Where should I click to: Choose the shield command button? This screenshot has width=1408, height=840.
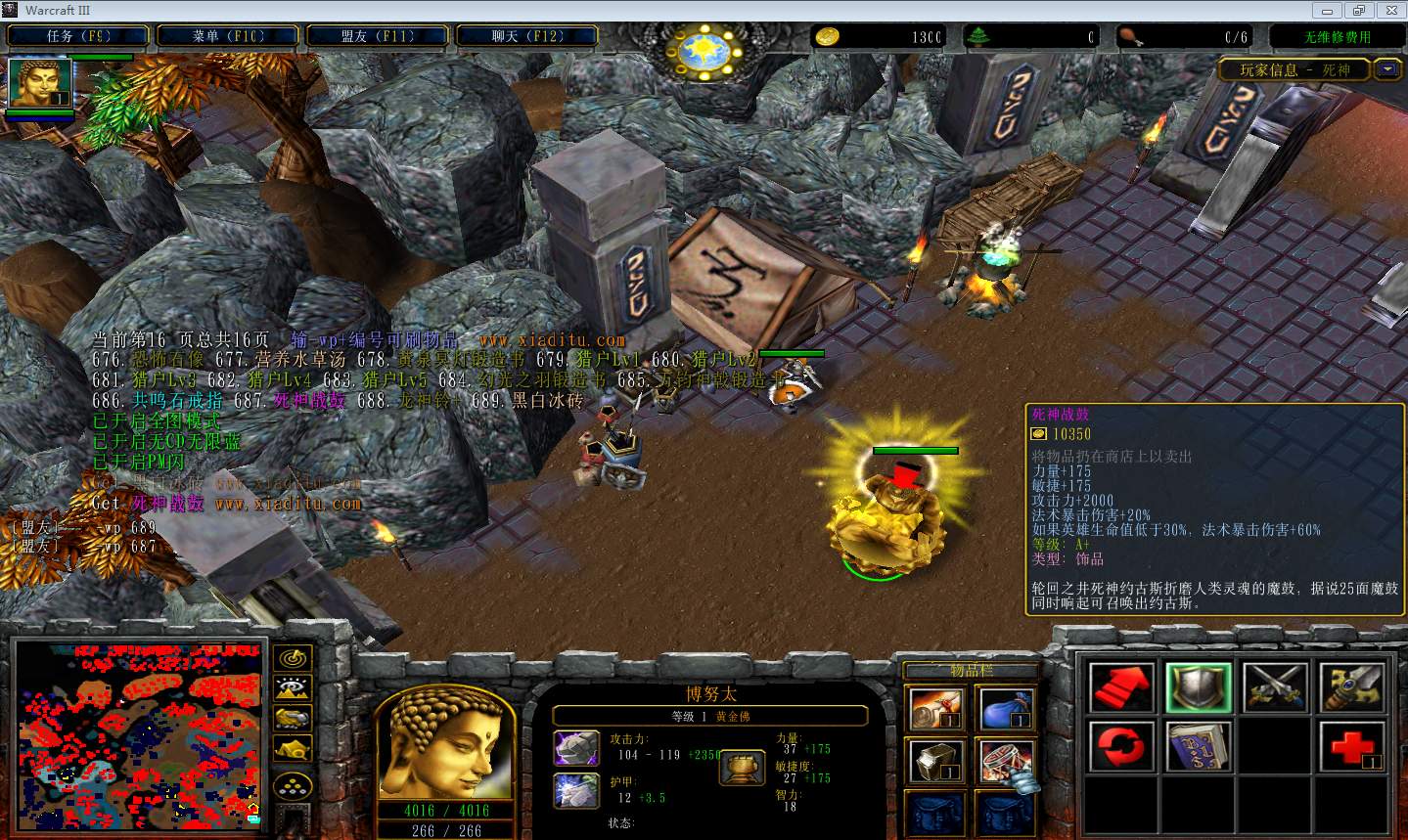click(1199, 686)
